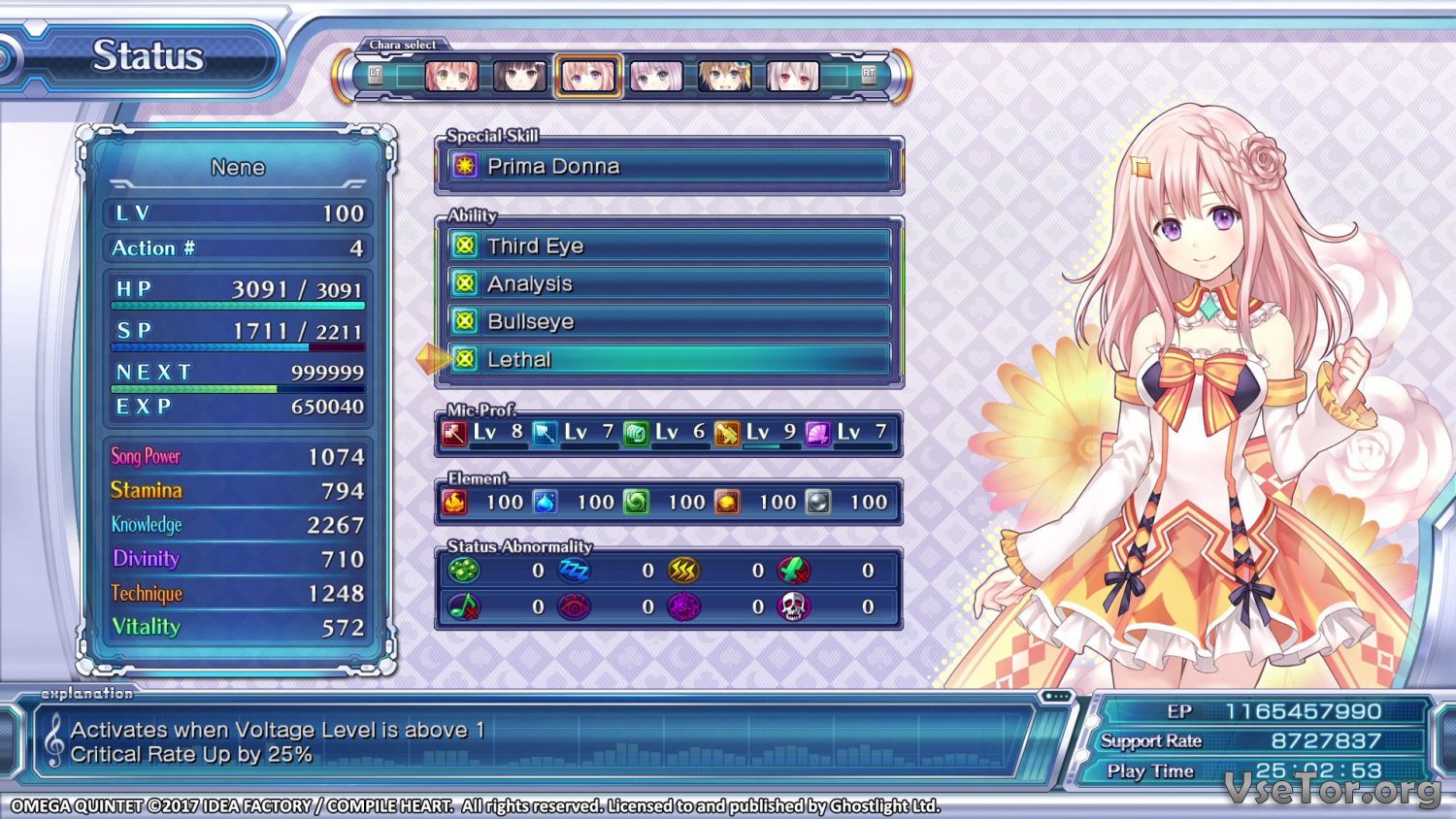Pick the lavender-haired character portrait

pos(656,76)
